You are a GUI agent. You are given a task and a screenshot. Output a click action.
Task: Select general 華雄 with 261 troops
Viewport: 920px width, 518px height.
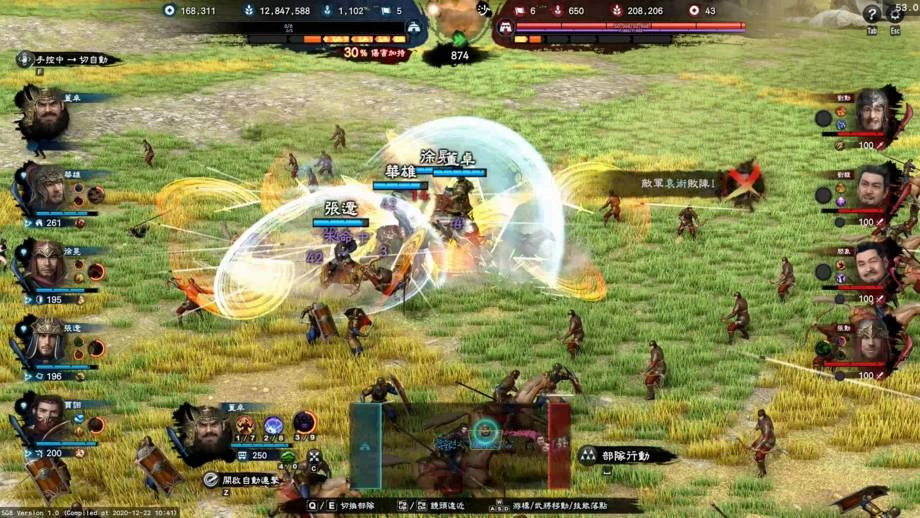[46, 188]
